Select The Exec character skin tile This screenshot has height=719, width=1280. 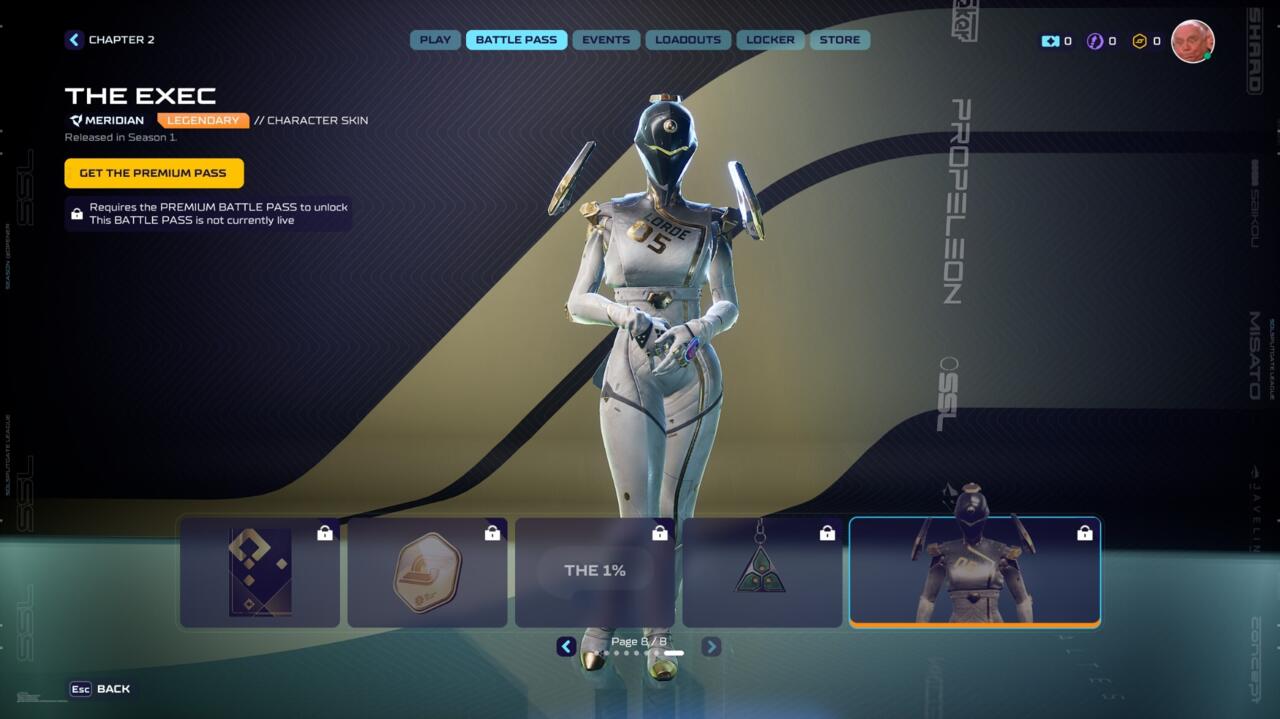974,572
